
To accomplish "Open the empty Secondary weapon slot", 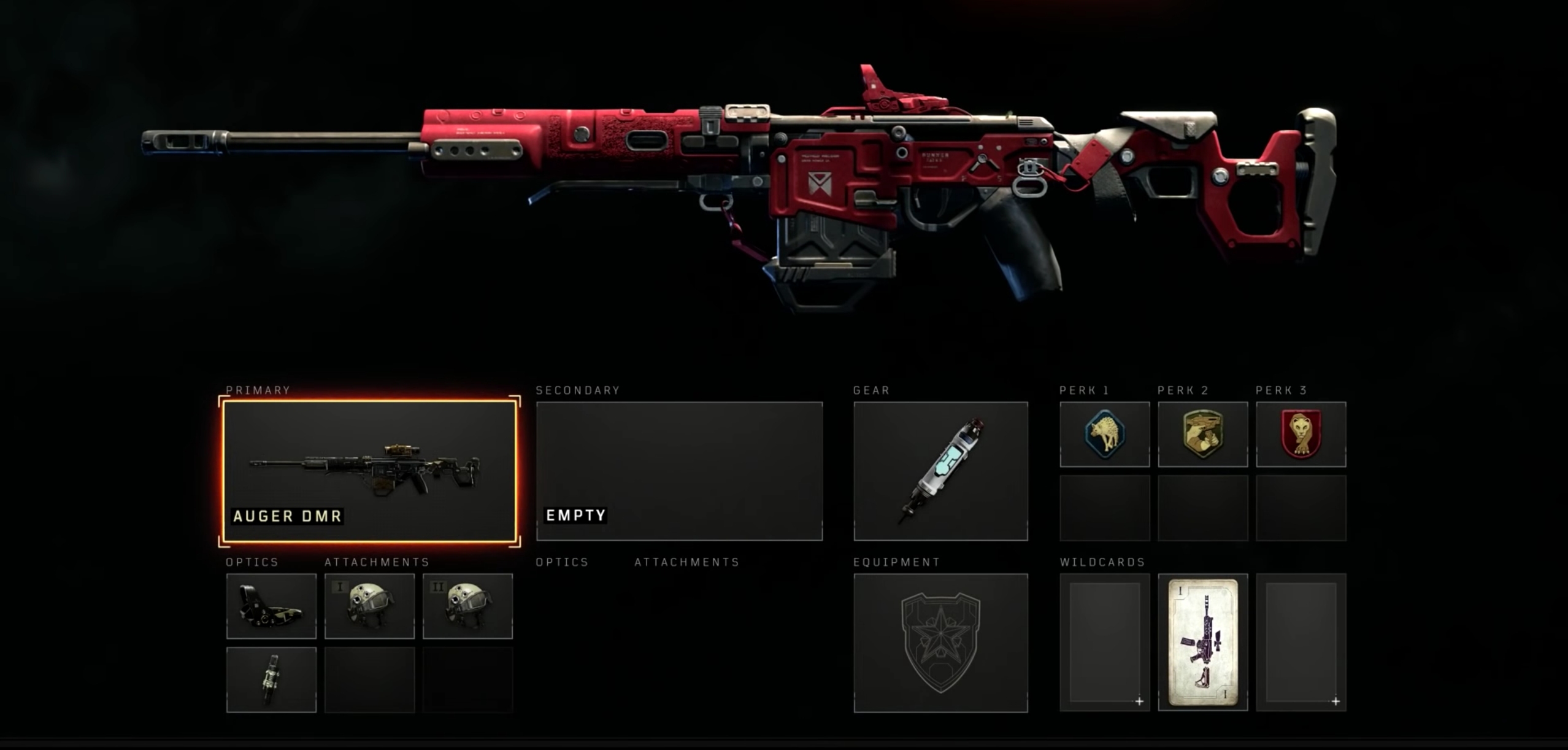I will (679, 471).
